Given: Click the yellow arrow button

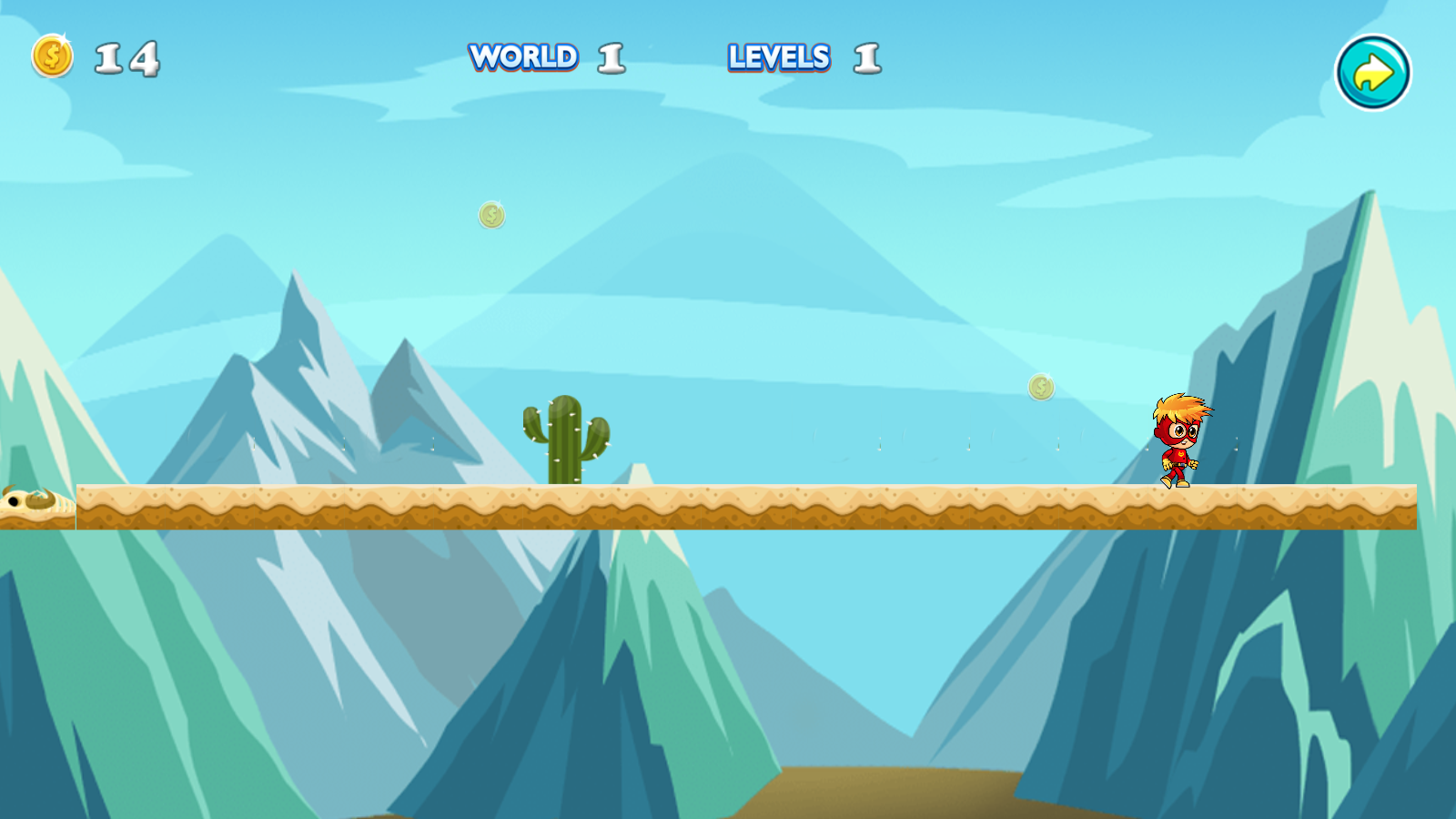Looking at the screenshot, I should tap(1372, 73).
